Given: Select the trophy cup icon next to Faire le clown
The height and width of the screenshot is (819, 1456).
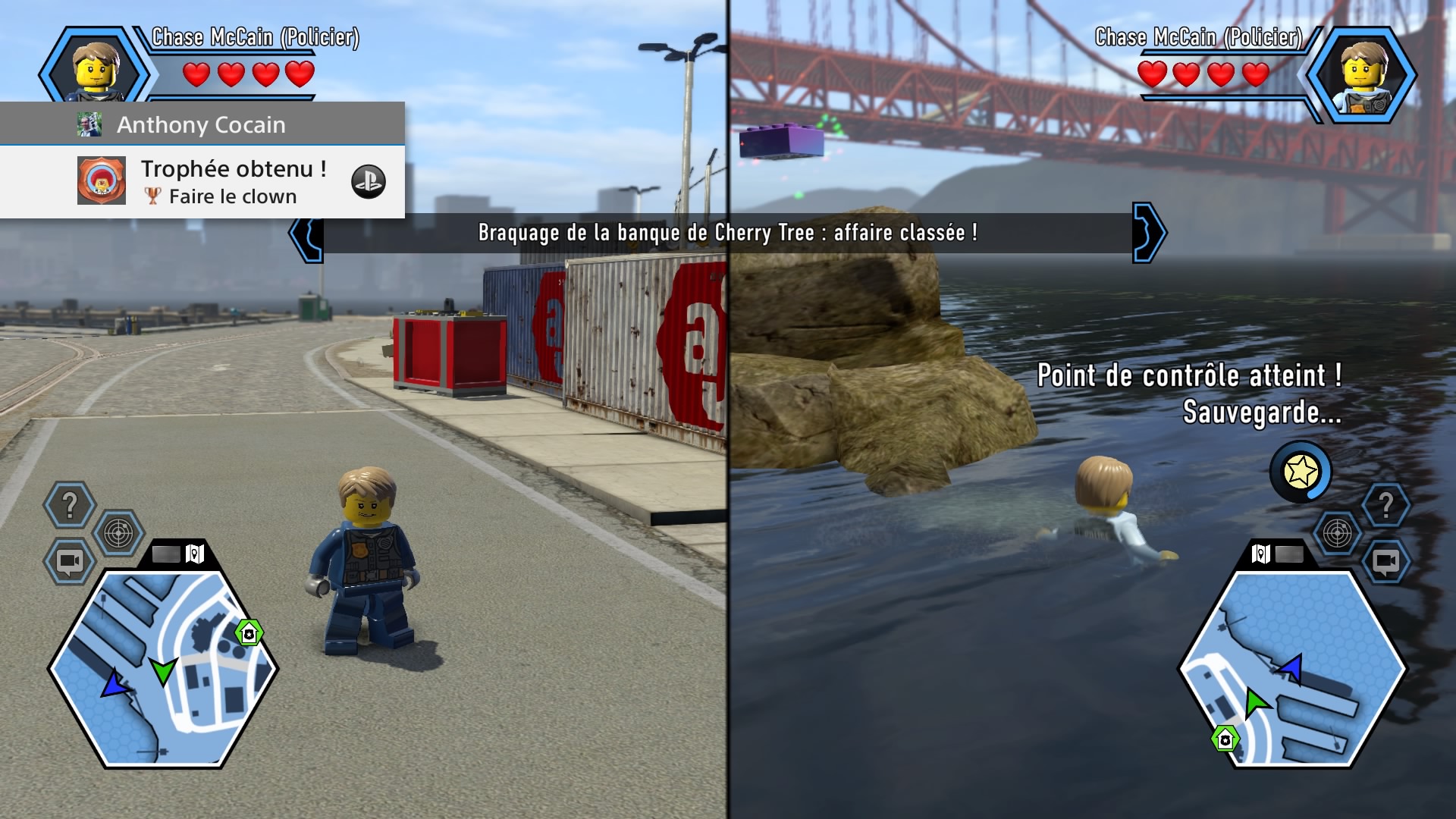Looking at the screenshot, I should coord(152,196).
